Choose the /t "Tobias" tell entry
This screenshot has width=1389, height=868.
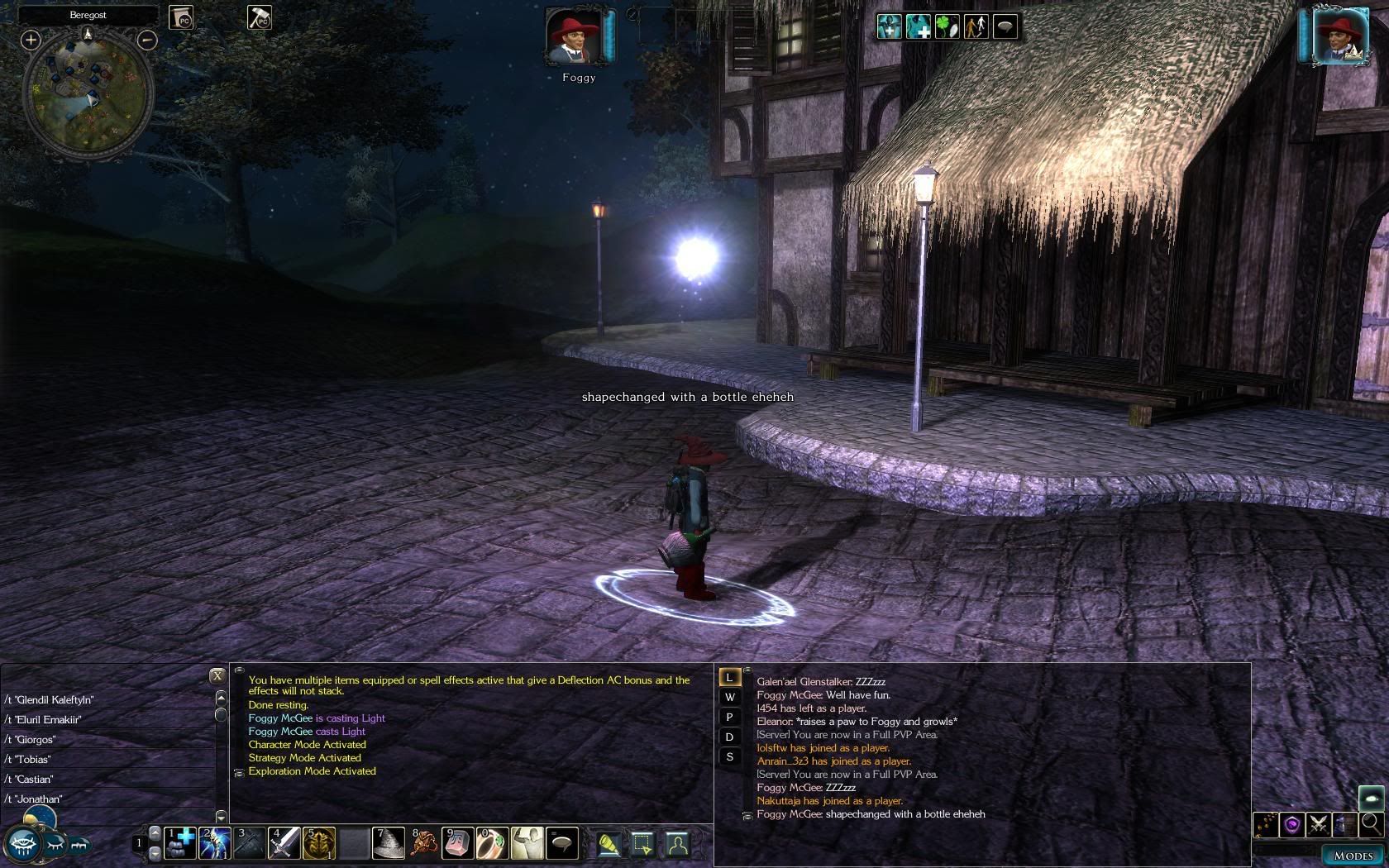(28, 760)
